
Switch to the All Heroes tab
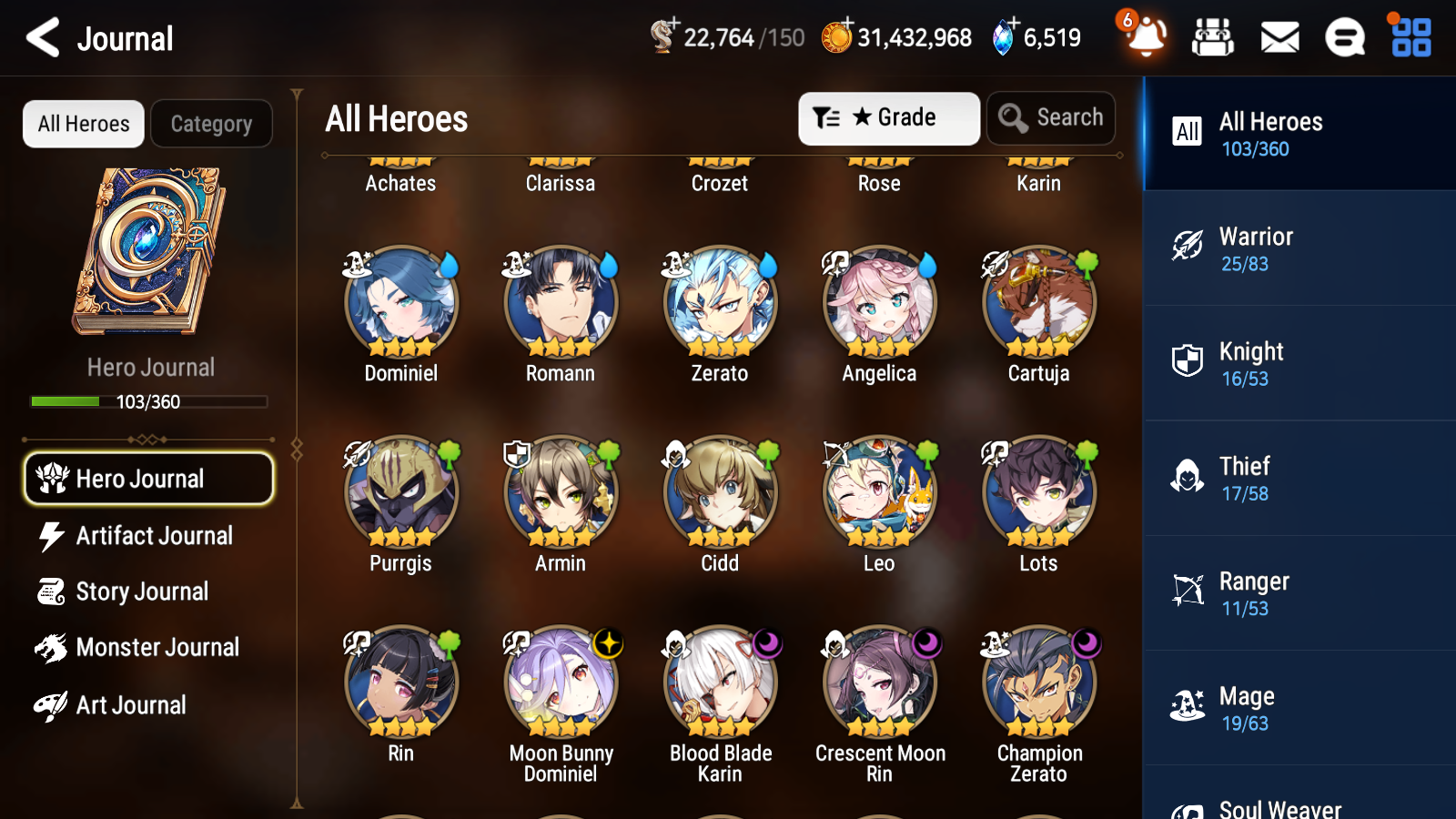(83, 124)
